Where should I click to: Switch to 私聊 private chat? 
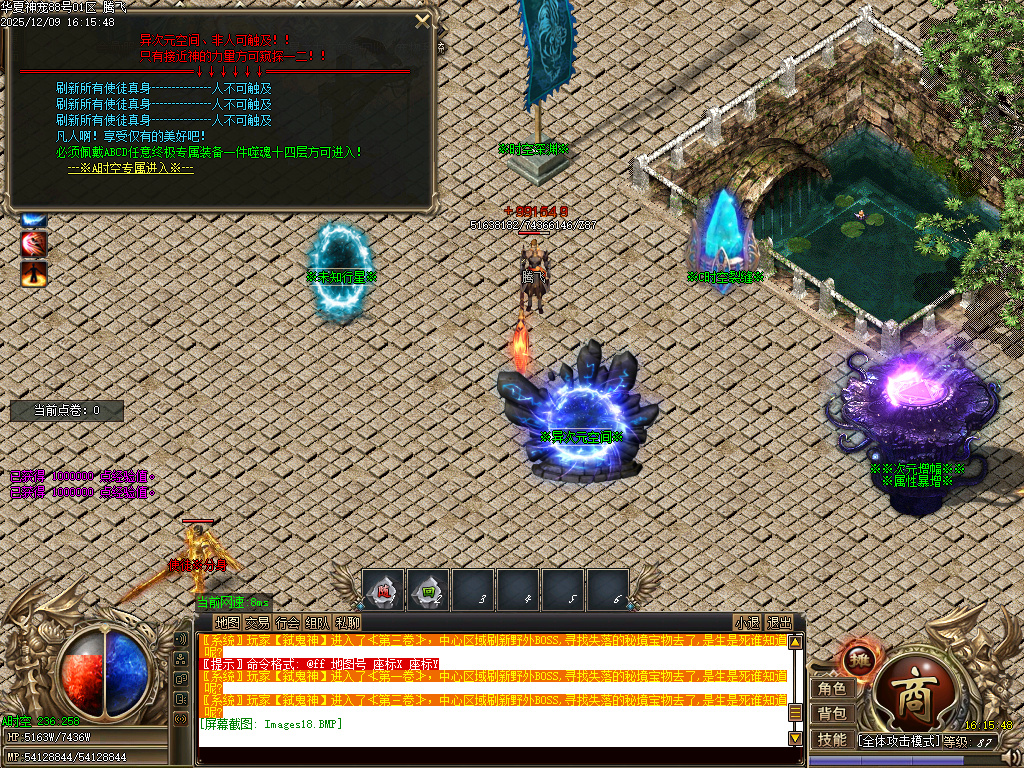347,622
